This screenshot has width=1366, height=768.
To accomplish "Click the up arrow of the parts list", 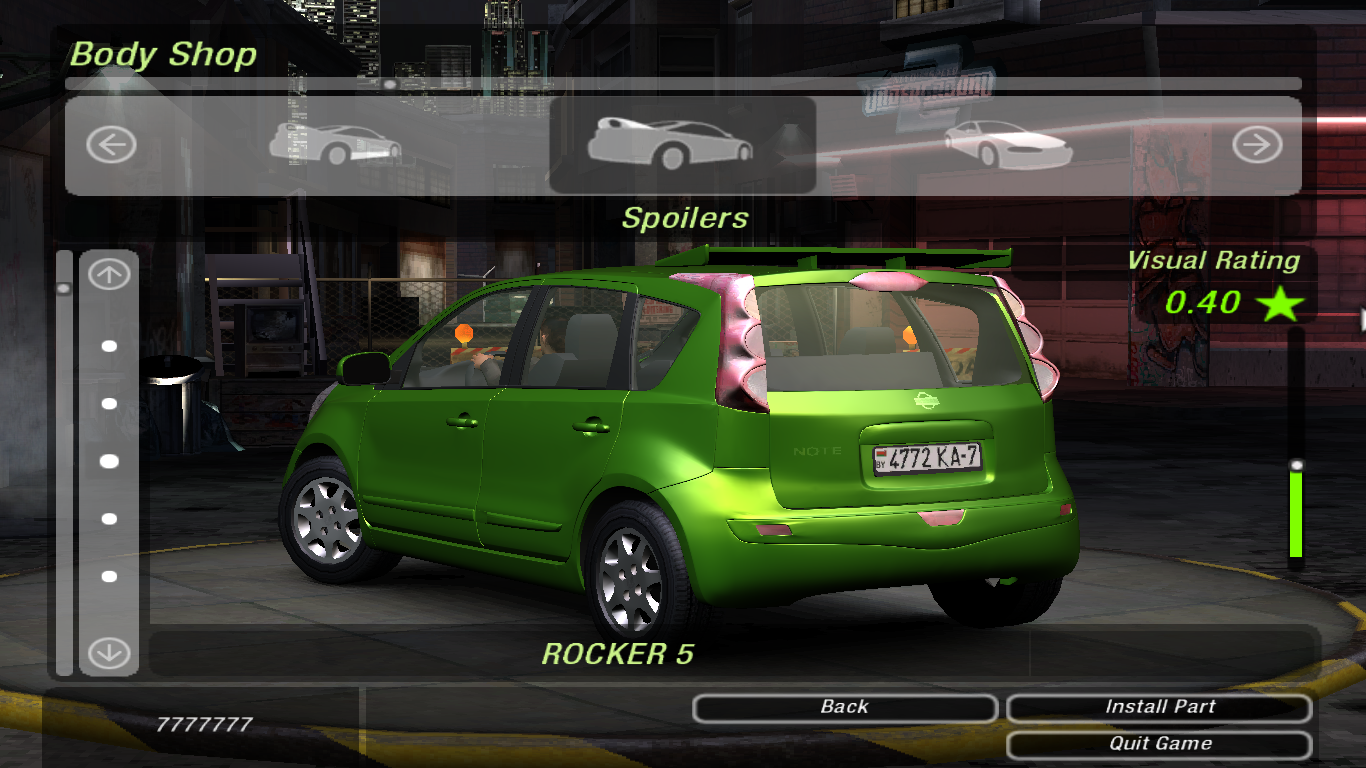I will (109, 275).
